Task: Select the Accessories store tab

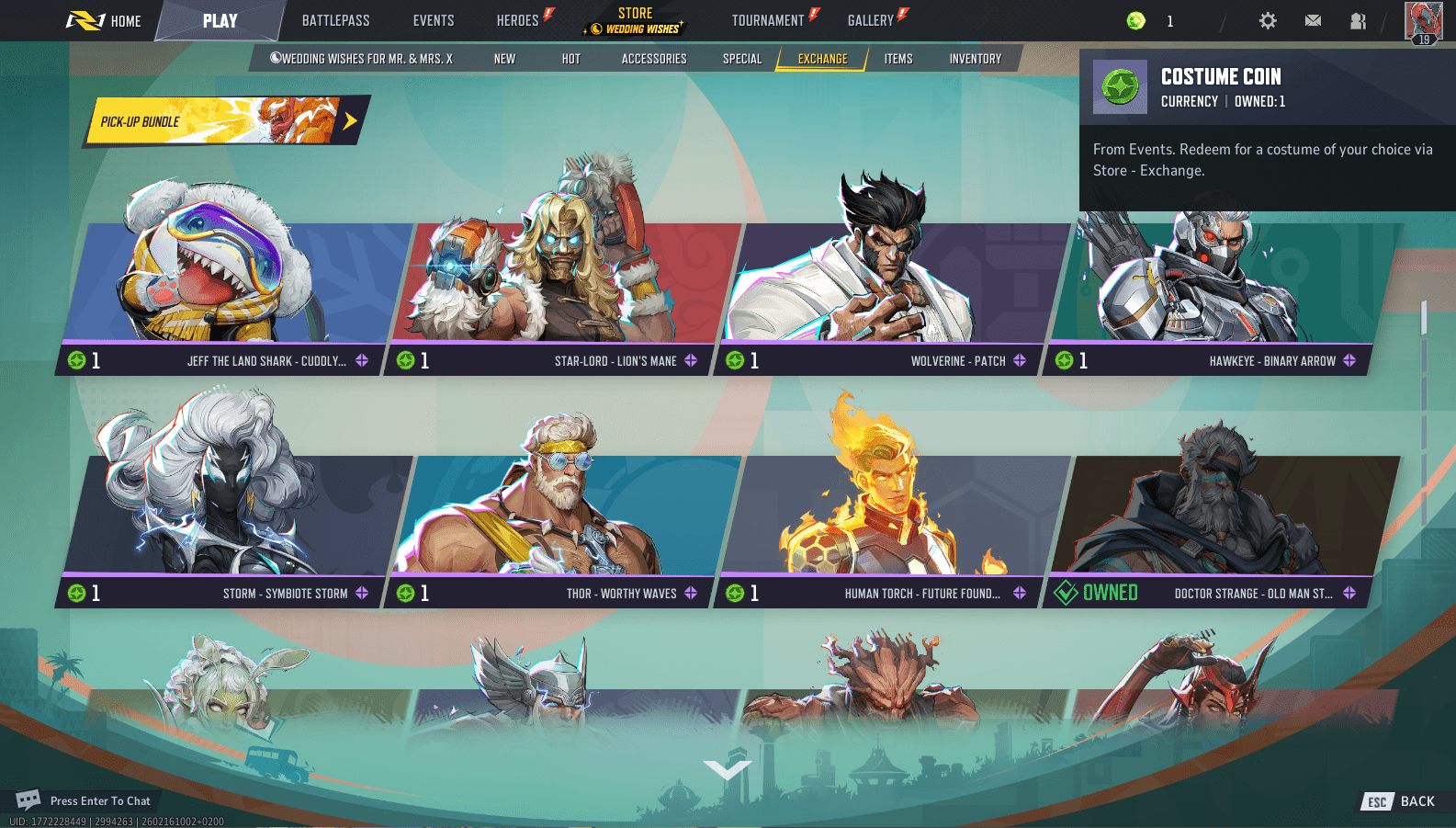Action: pos(654,59)
